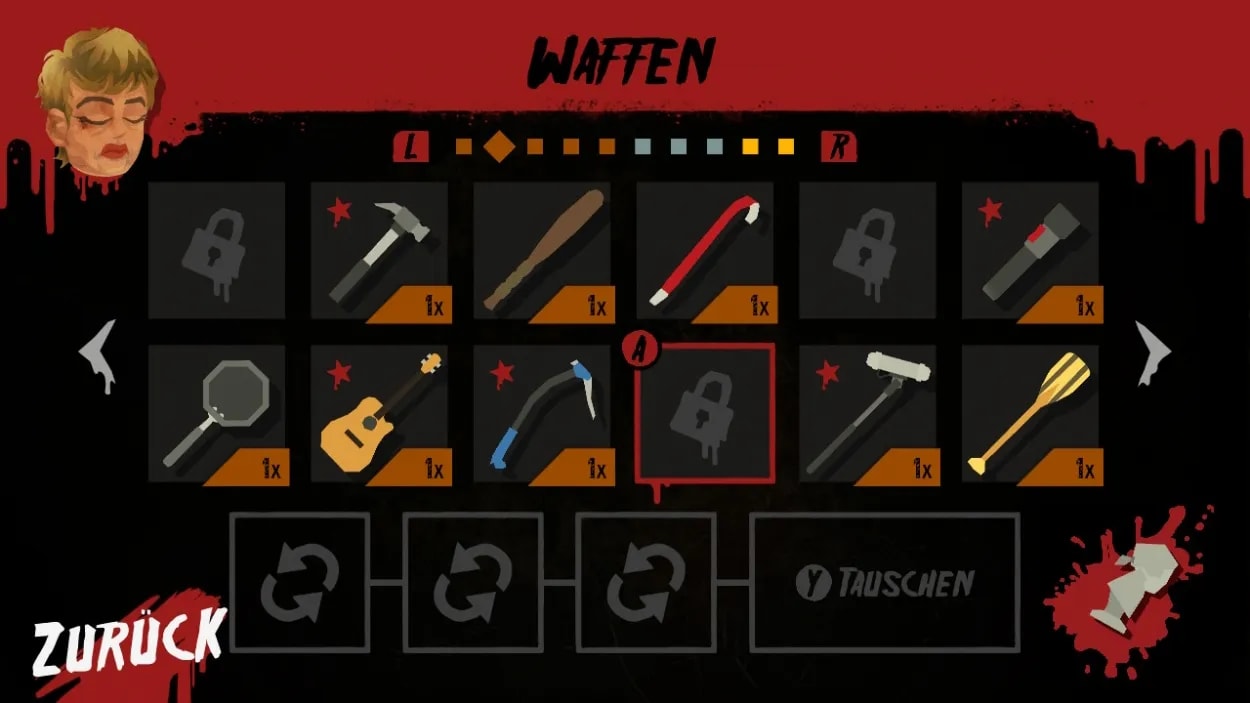
Task: Click the Tauschen swap button
Action: (885, 583)
